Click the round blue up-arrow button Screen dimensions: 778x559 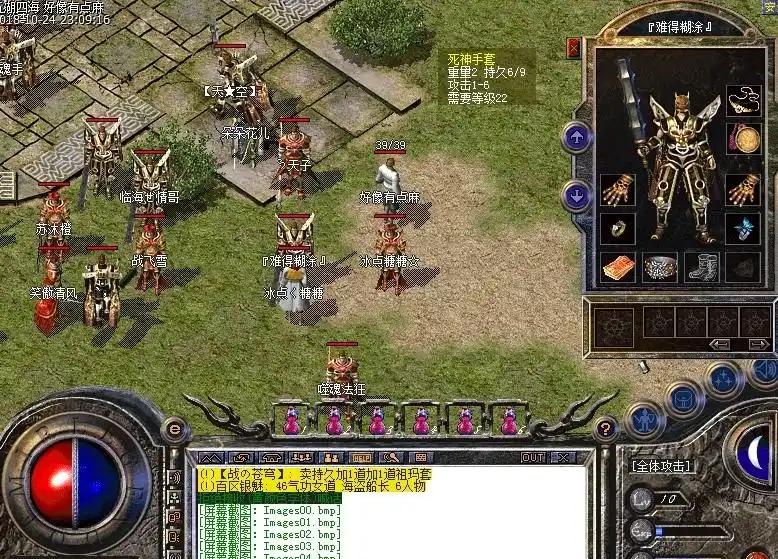tap(577, 137)
